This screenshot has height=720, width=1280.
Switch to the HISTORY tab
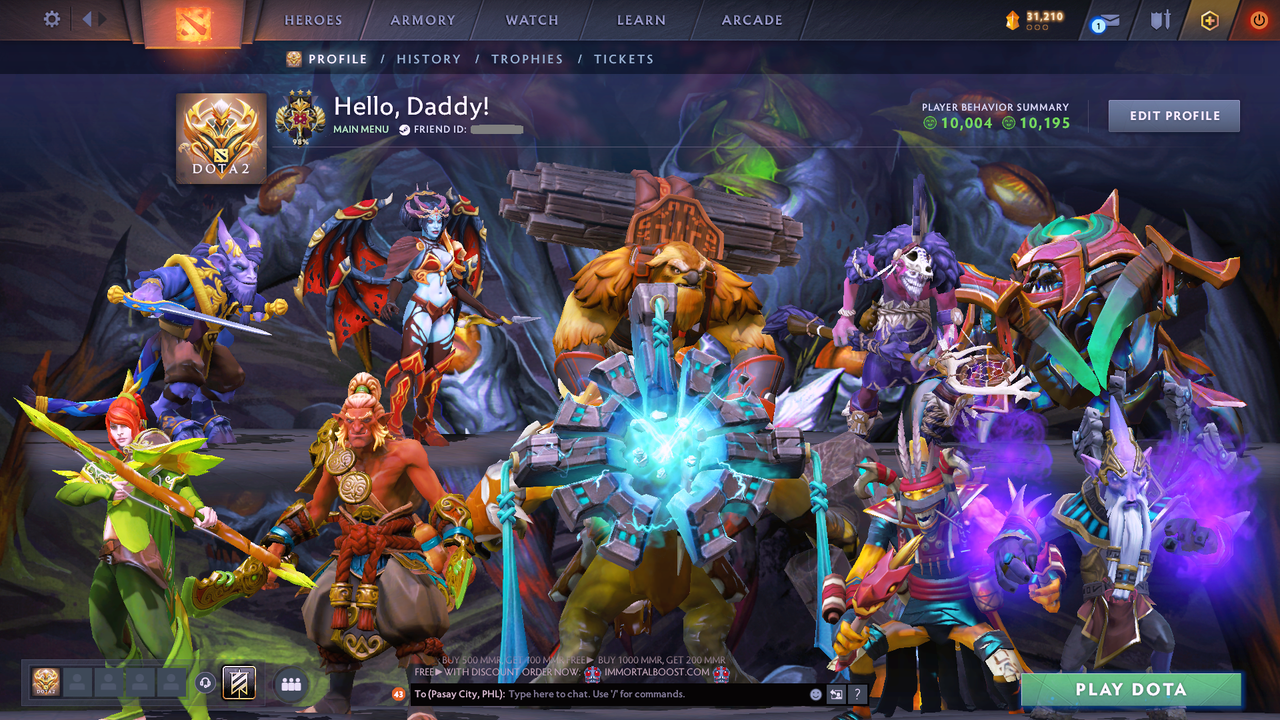pos(429,59)
